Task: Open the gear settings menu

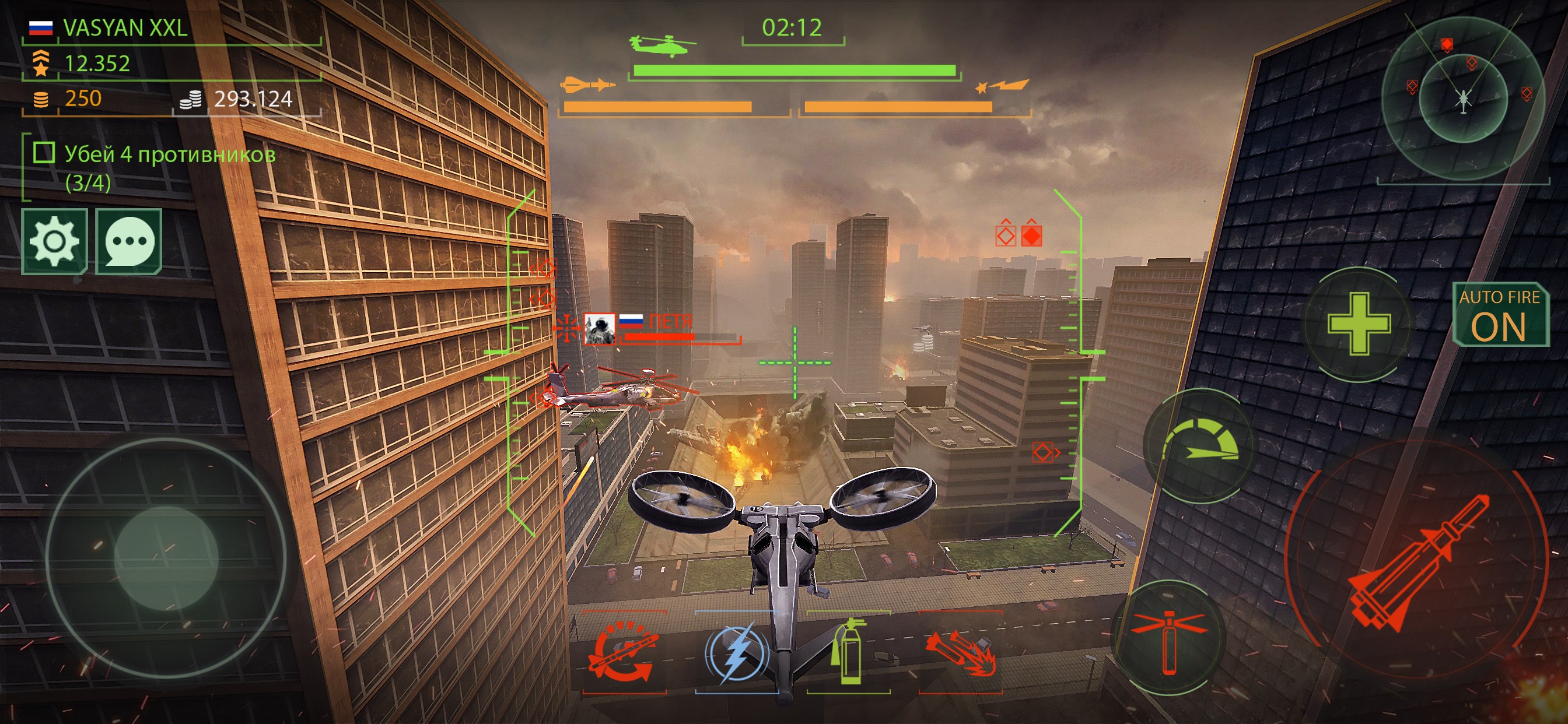Action: [54, 241]
